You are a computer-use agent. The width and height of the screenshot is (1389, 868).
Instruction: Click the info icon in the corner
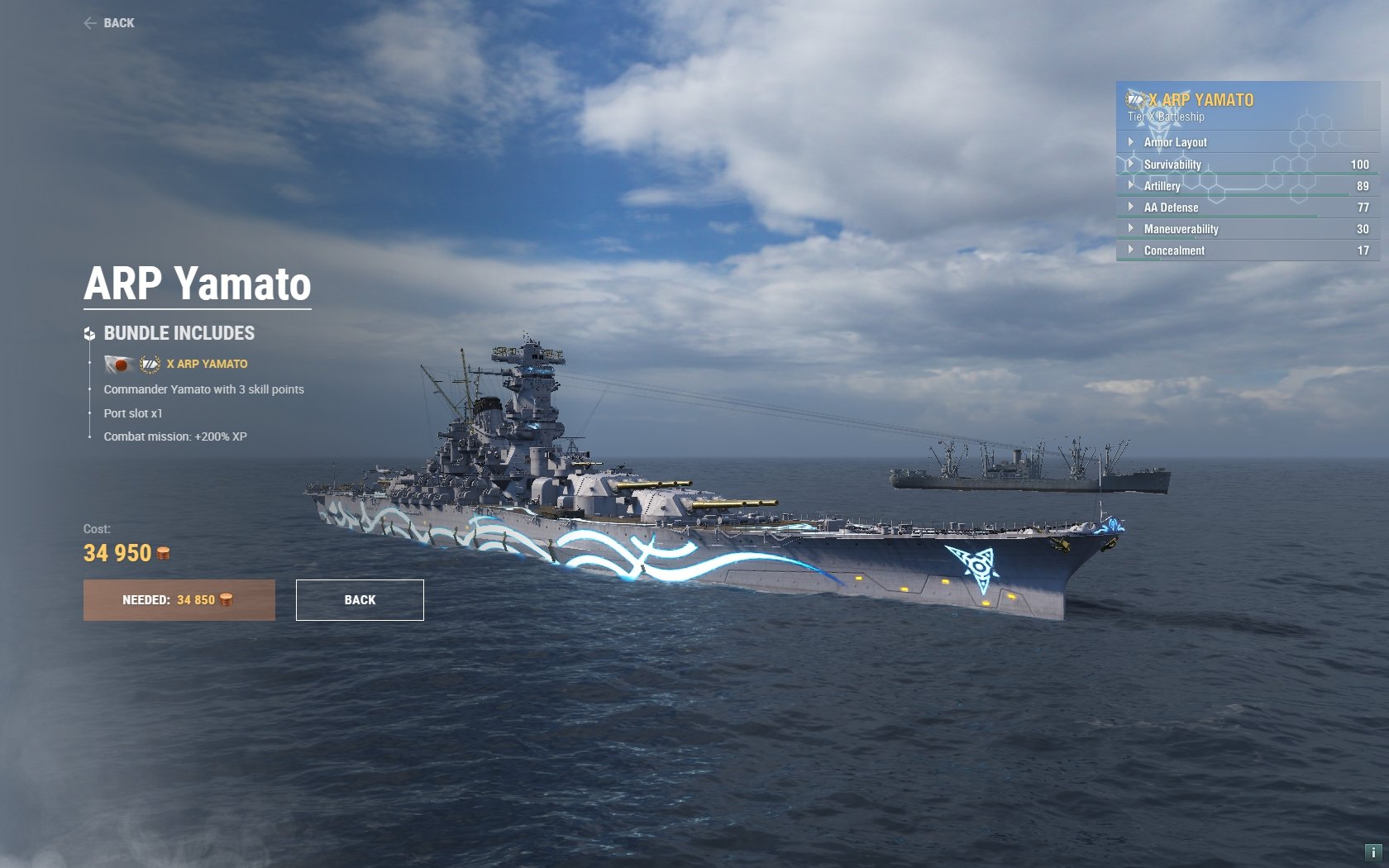point(1372,851)
